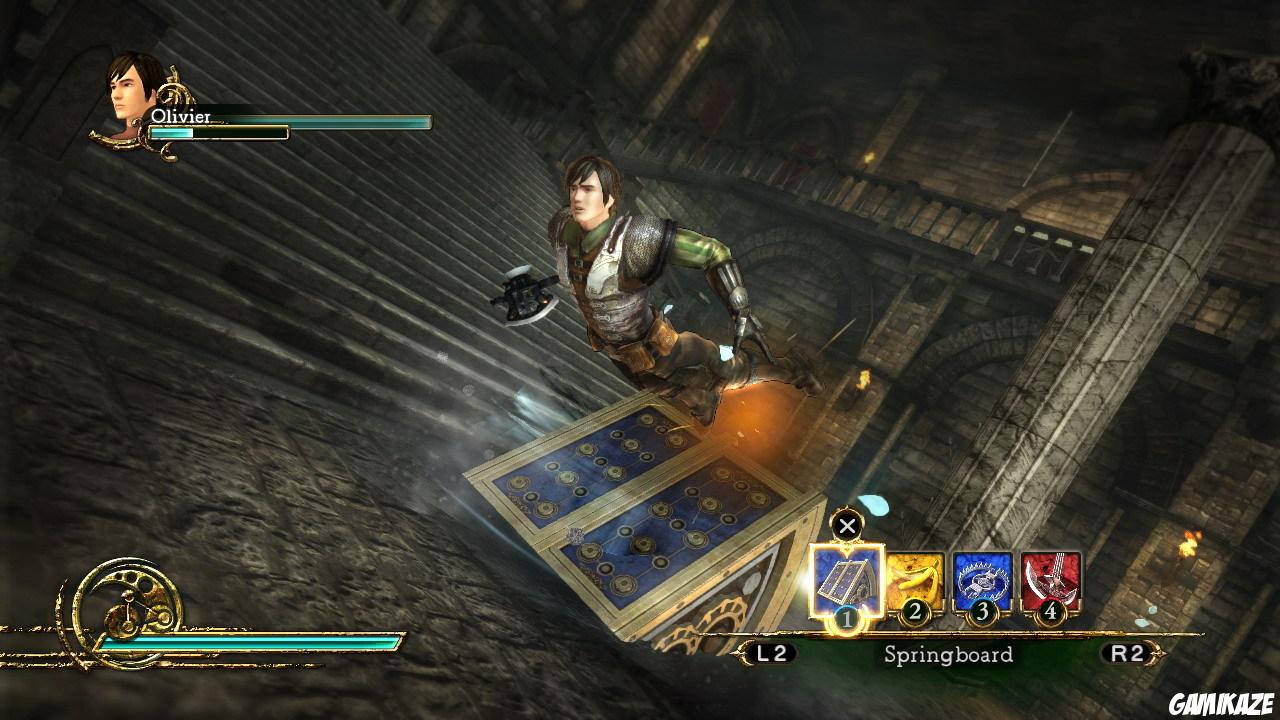
Task: Click the number 2 badge on the banana slot
Action: click(915, 610)
